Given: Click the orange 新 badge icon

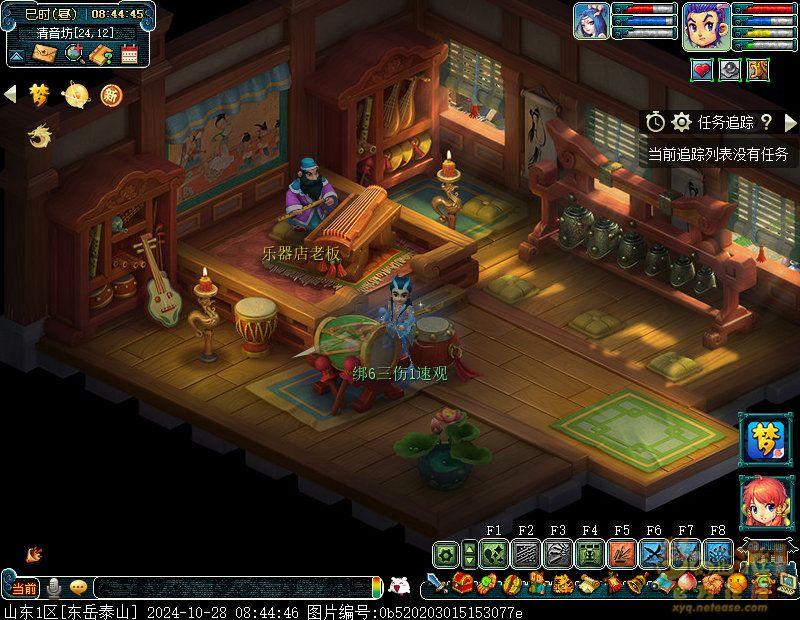Looking at the screenshot, I should tap(110, 95).
